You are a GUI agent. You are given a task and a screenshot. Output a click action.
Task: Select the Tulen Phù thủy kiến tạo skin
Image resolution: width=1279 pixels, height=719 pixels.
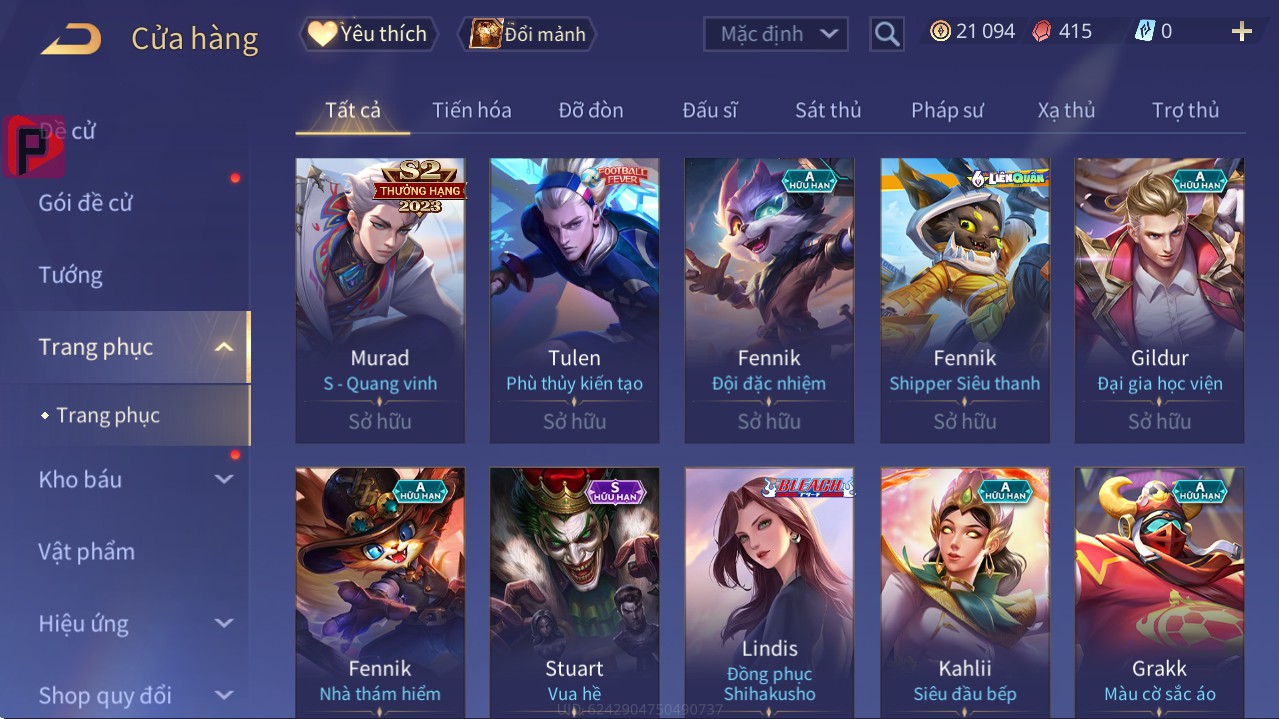[x=574, y=300]
